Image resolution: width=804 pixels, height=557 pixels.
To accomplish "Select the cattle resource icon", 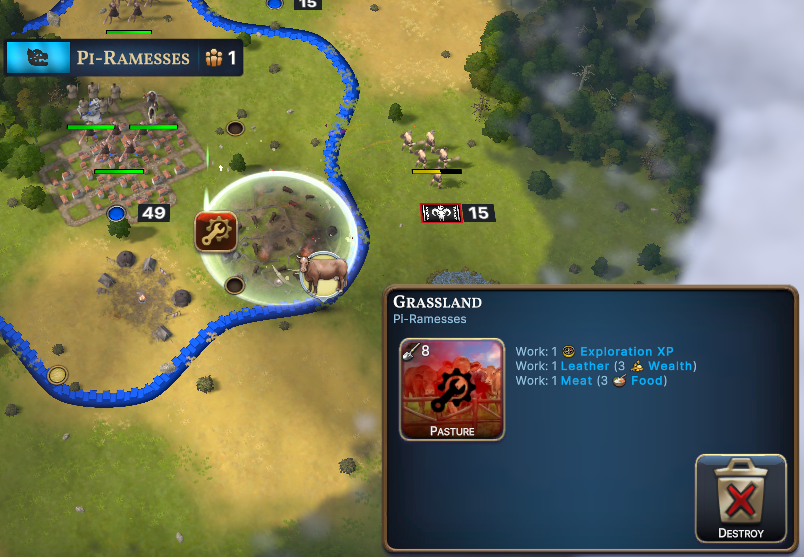I will point(322,272).
